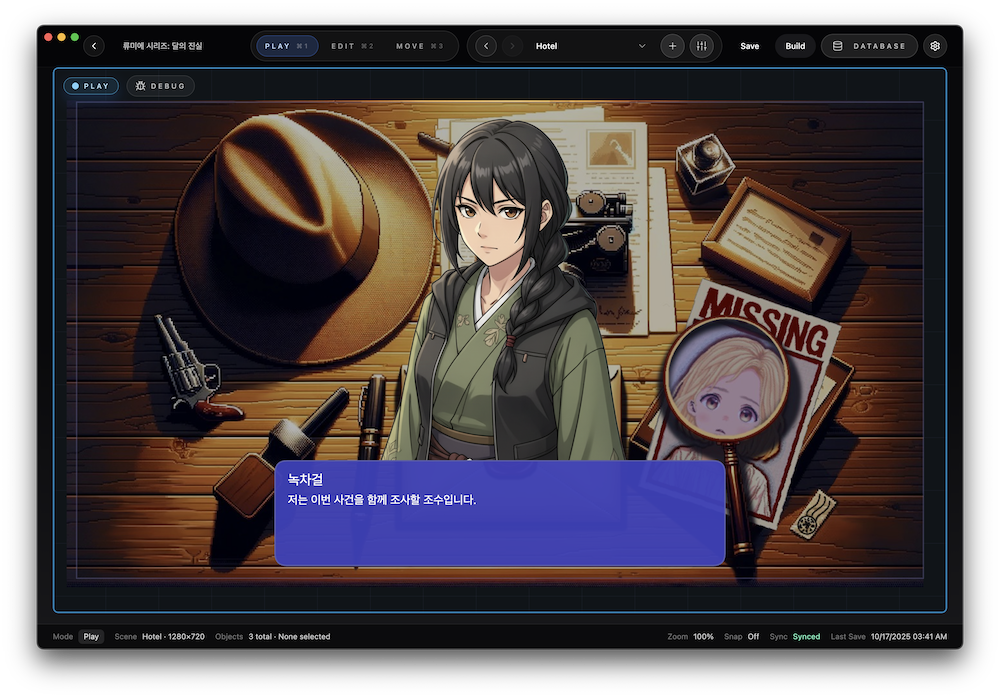Viewport: 1000px width, 698px height.
Task: Click the Build button
Action: point(795,46)
